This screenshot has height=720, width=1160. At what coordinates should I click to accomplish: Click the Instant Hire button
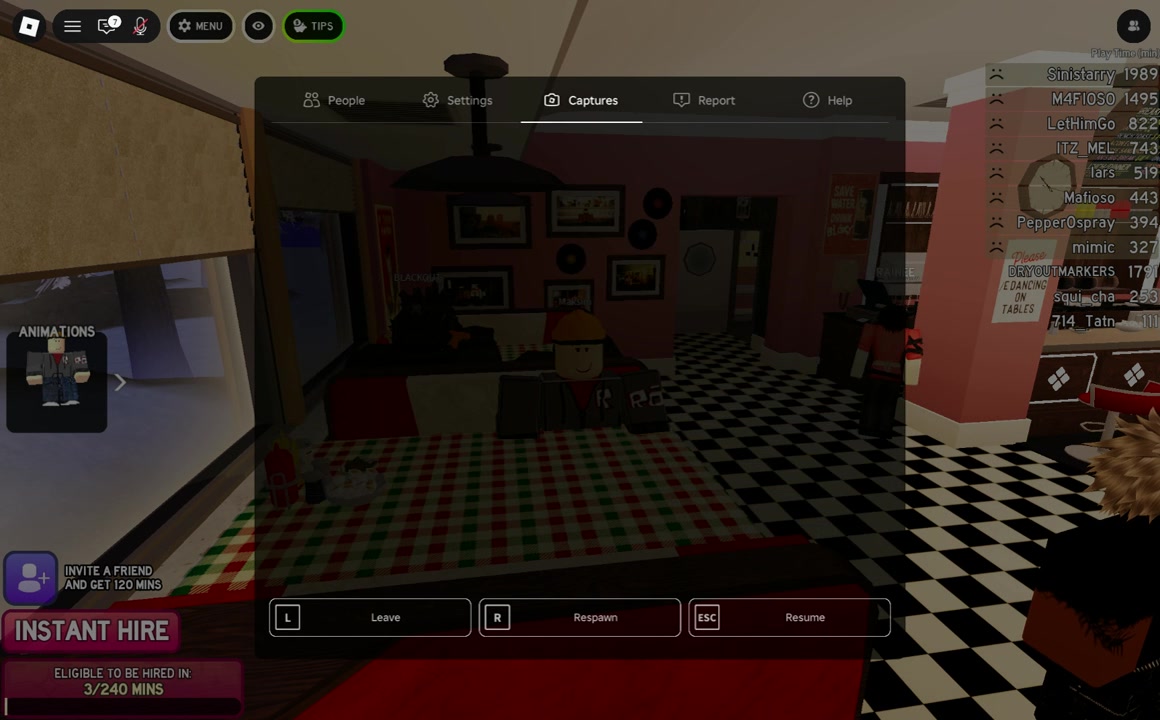coord(92,631)
